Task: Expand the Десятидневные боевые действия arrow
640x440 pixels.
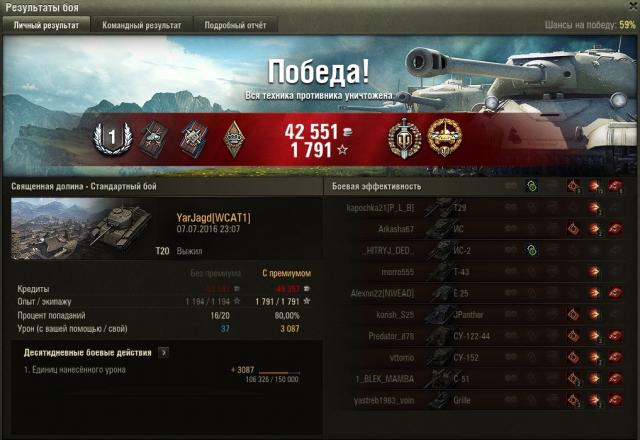Action: tap(163, 352)
